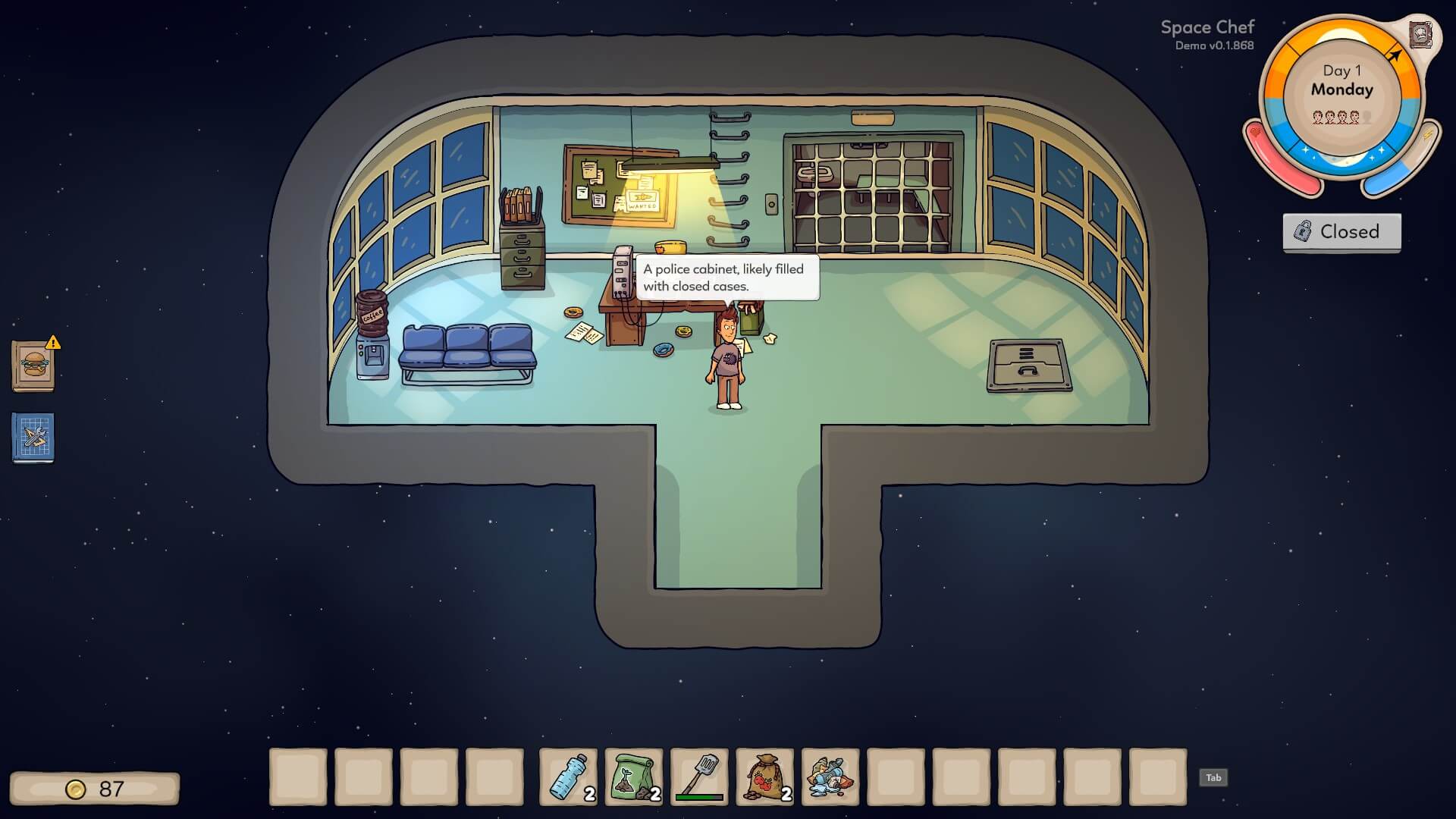Equip the spatula from the hotbar
Viewport: 1456px width, 819px height.
pyautogui.click(x=699, y=777)
